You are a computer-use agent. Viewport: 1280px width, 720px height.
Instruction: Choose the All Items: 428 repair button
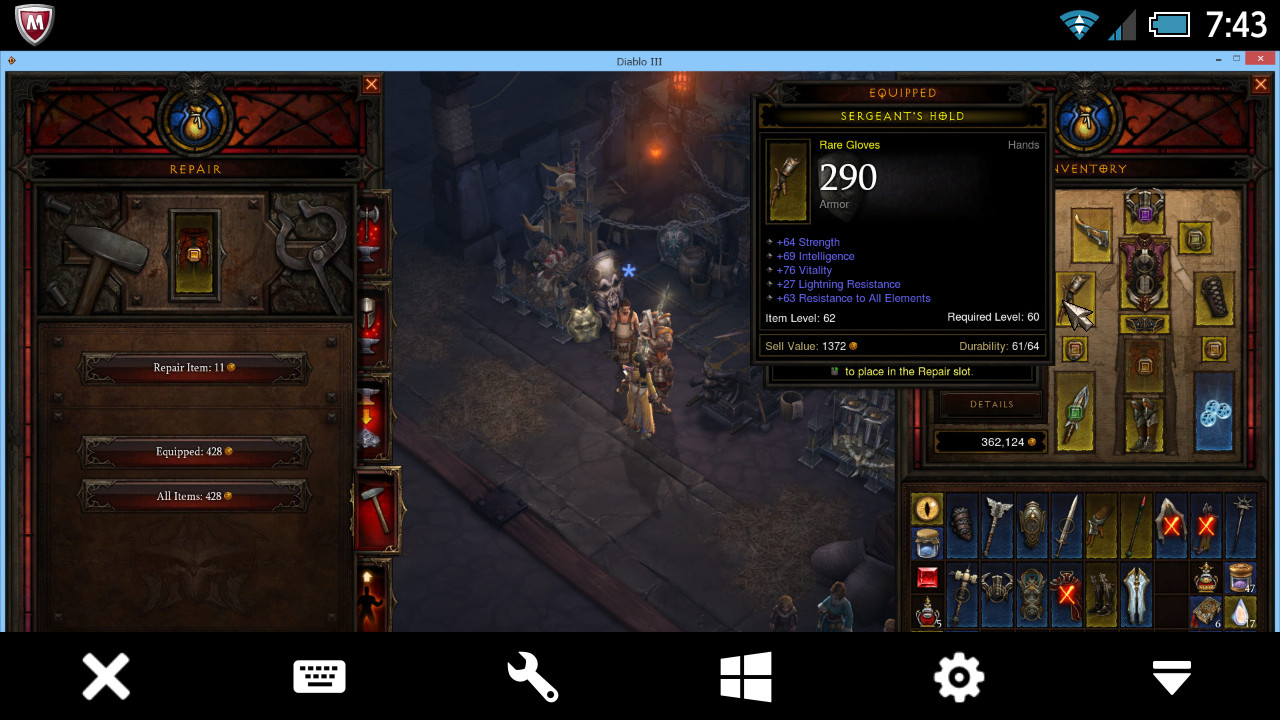click(x=194, y=496)
